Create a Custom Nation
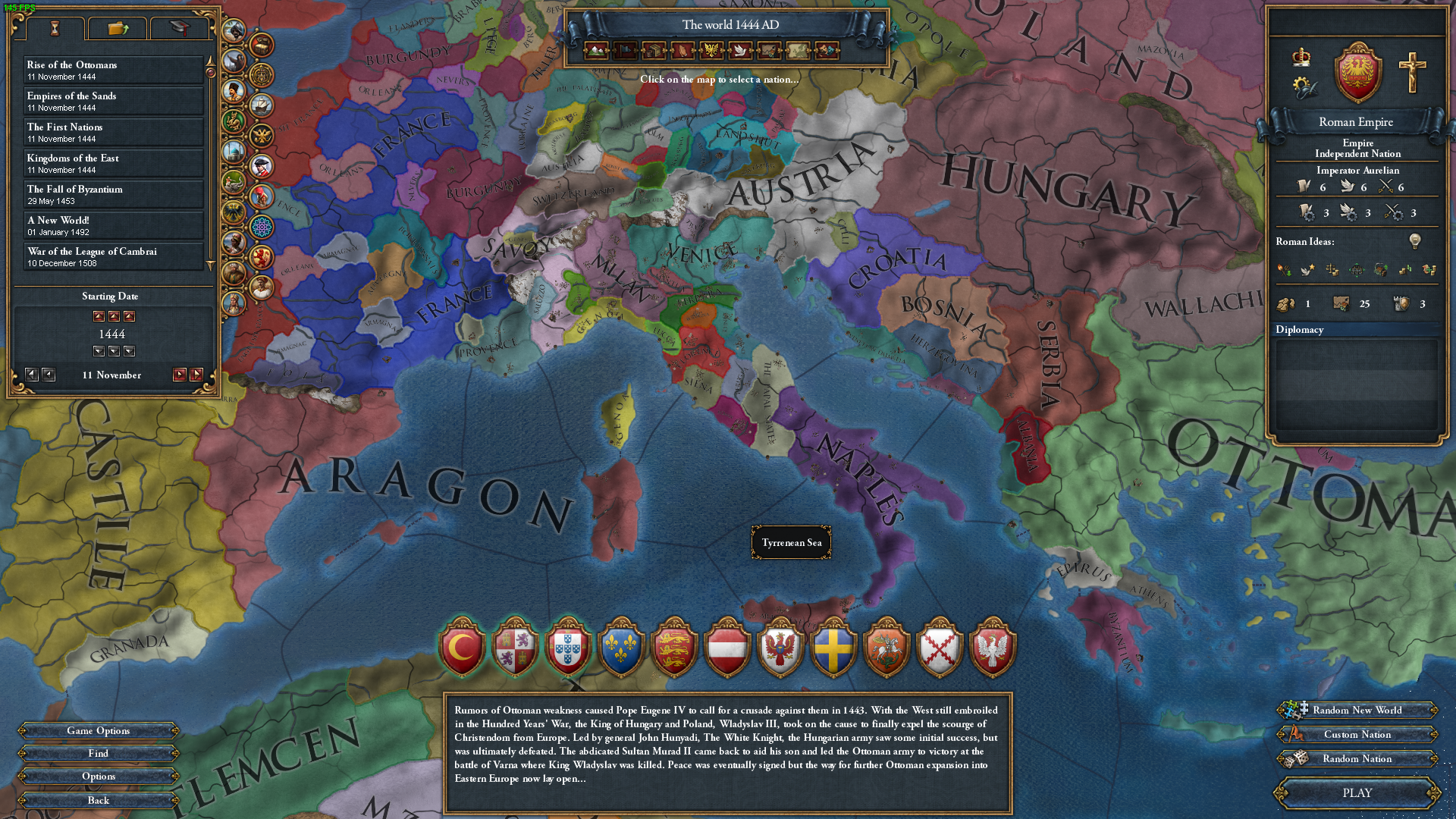1456x819 pixels. pos(1357,735)
